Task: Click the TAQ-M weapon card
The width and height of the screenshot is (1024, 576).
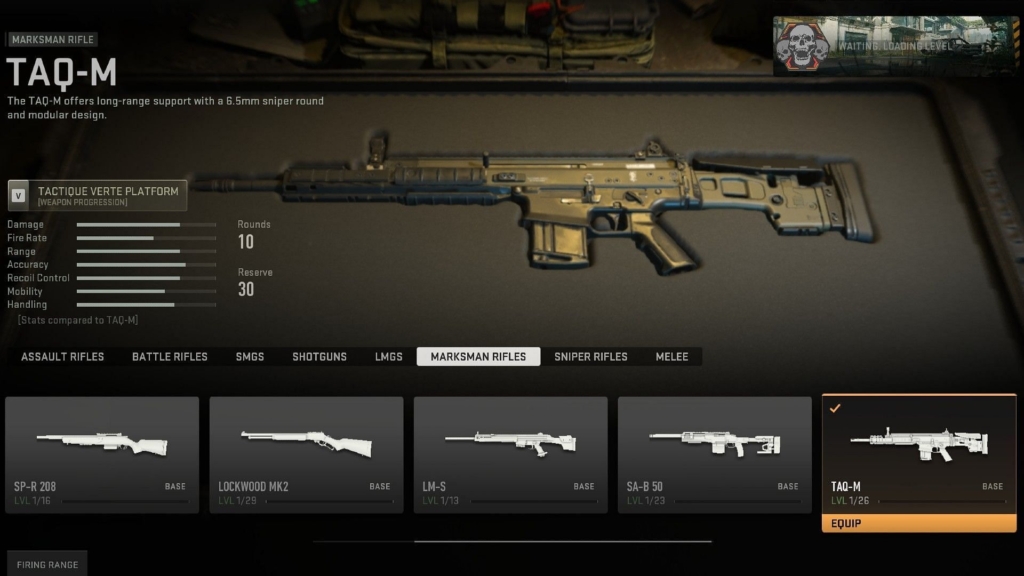Action: tap(918, 452)
